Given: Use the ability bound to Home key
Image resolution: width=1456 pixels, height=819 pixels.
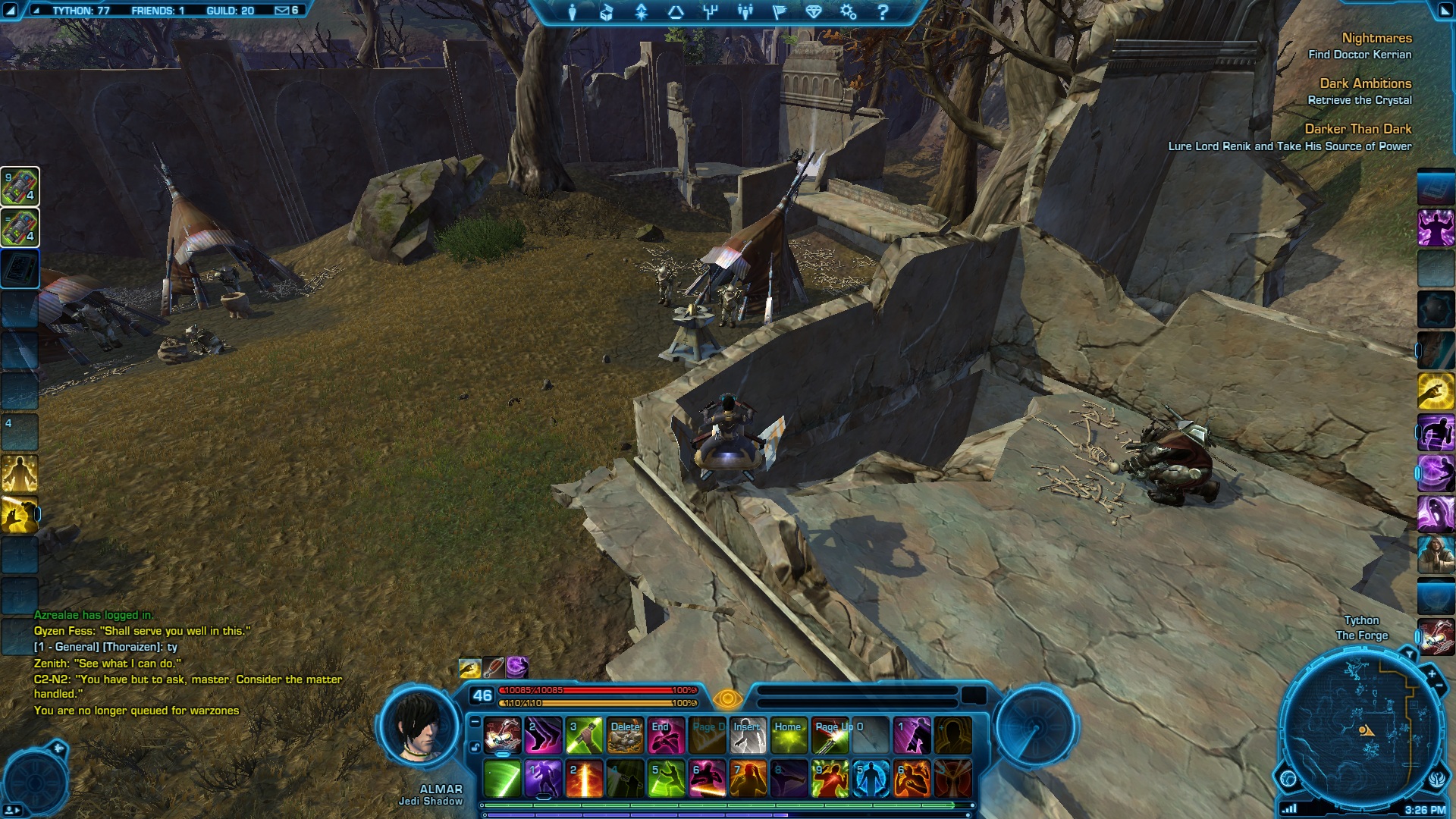Looking at the screenshot, I should 789,736.
